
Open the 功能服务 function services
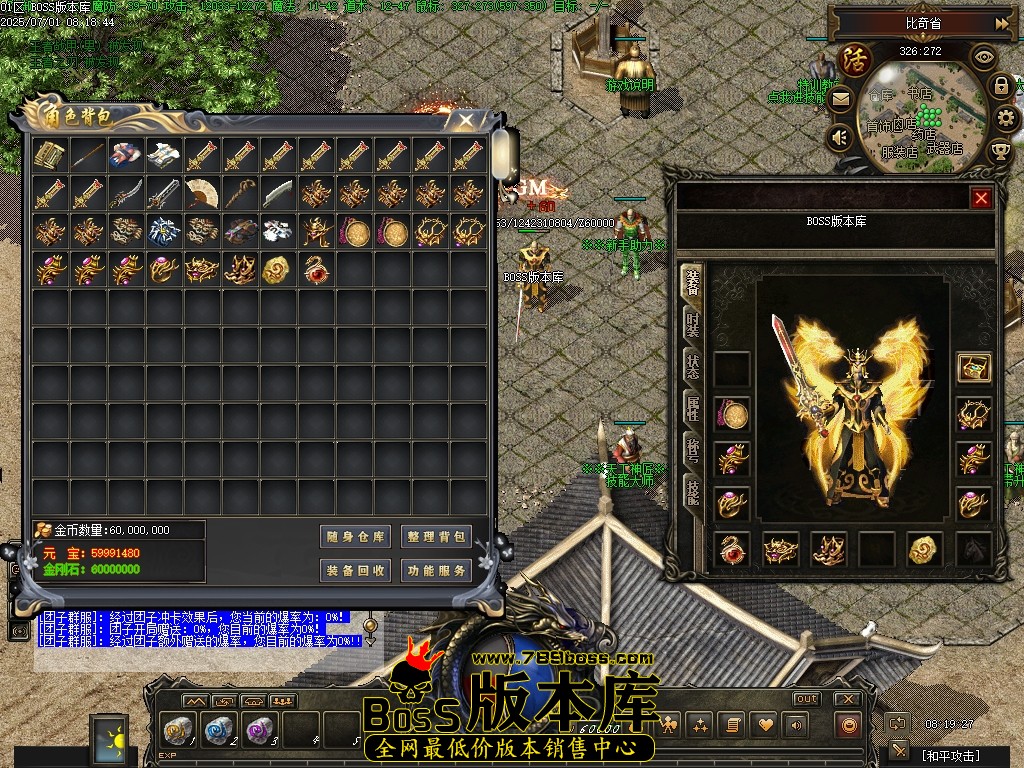click(436, 571)
